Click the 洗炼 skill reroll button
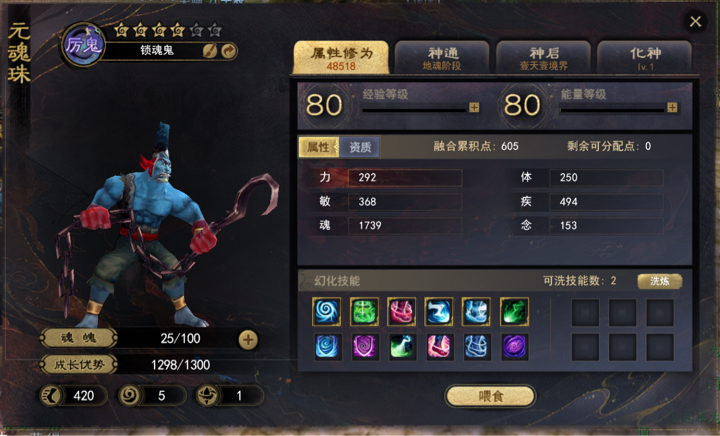 (x=660, y=281)
